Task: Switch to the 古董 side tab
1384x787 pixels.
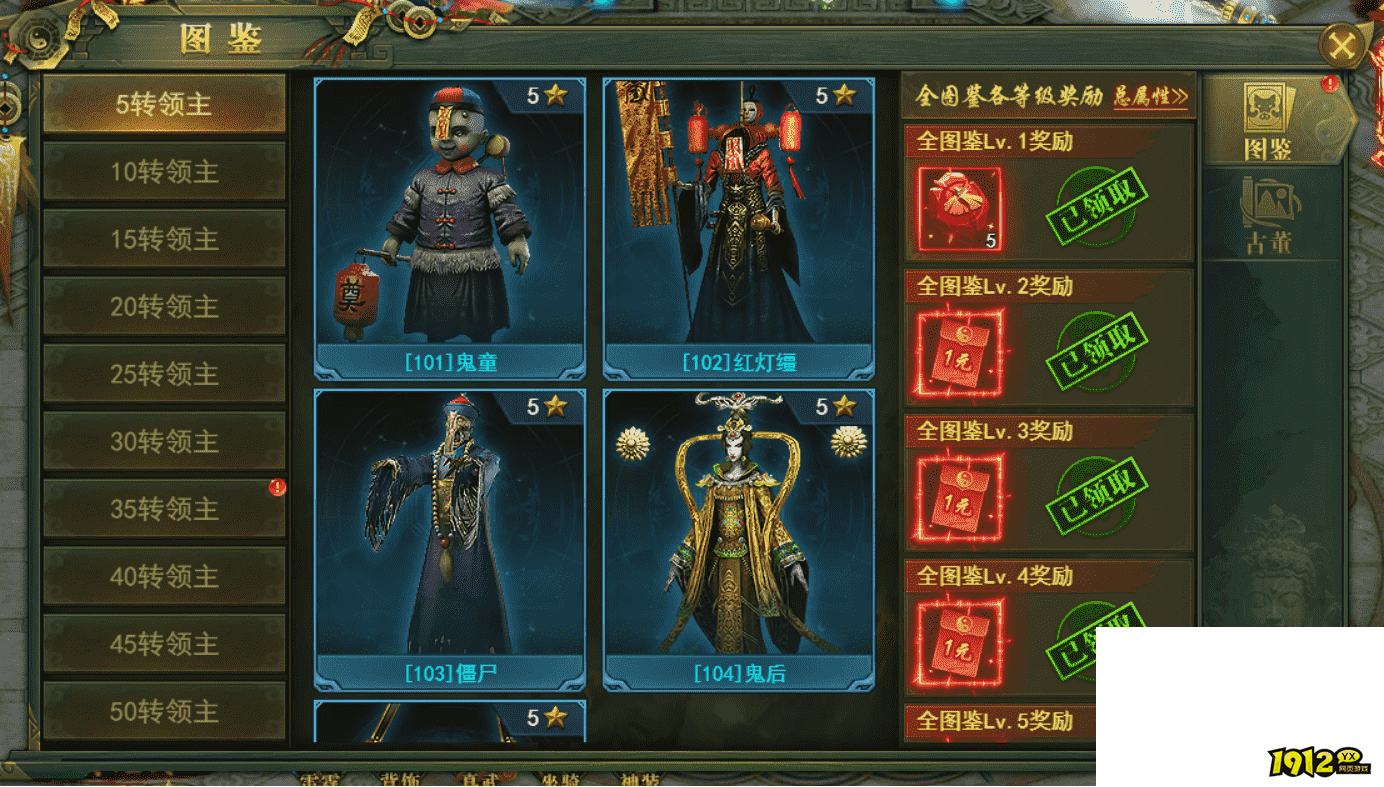Action: (1268, 215)
